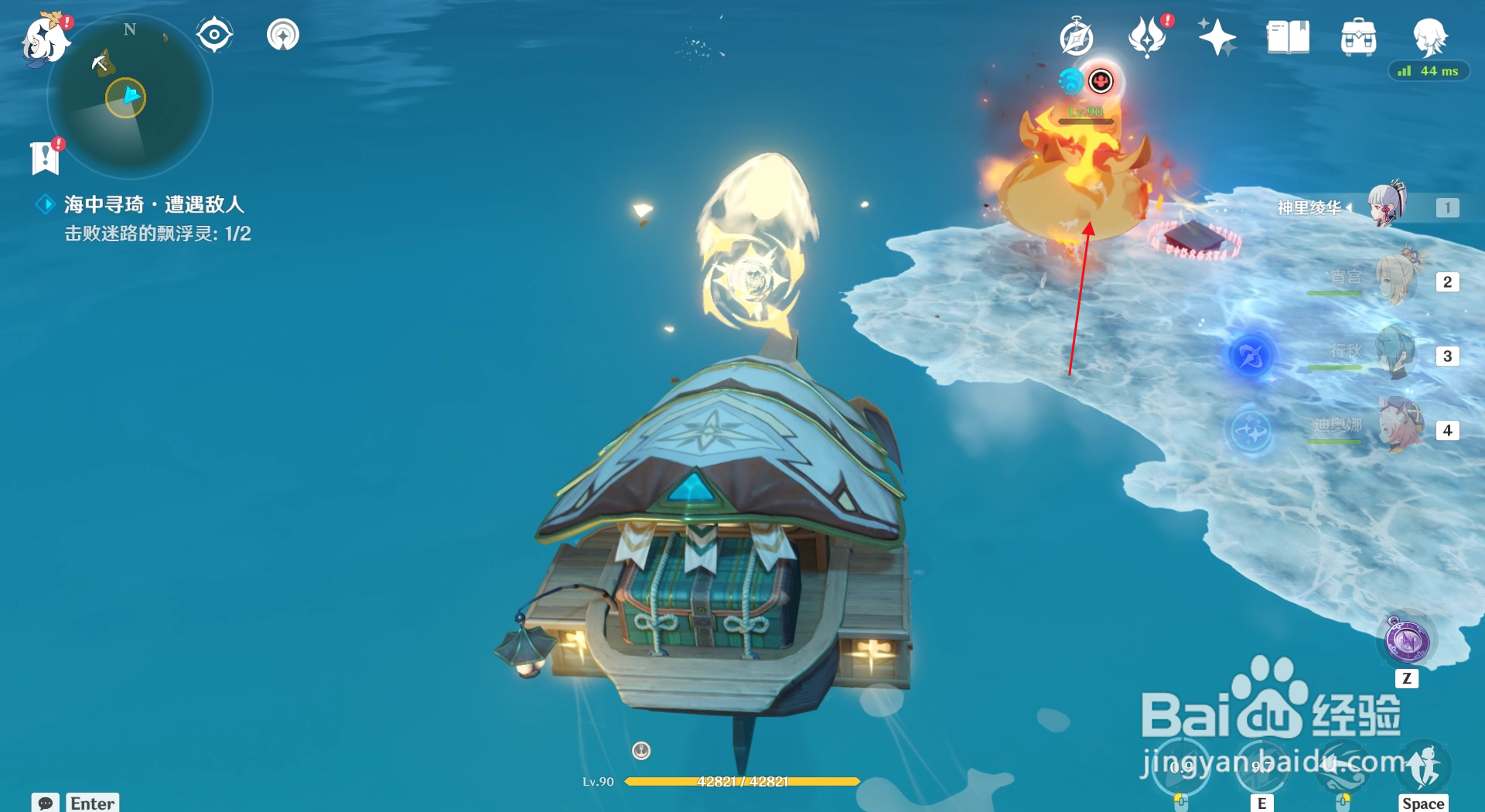This screenshot has width=1485, height=812.
Task: Open the events compass icon
Action: [1076, 37]
